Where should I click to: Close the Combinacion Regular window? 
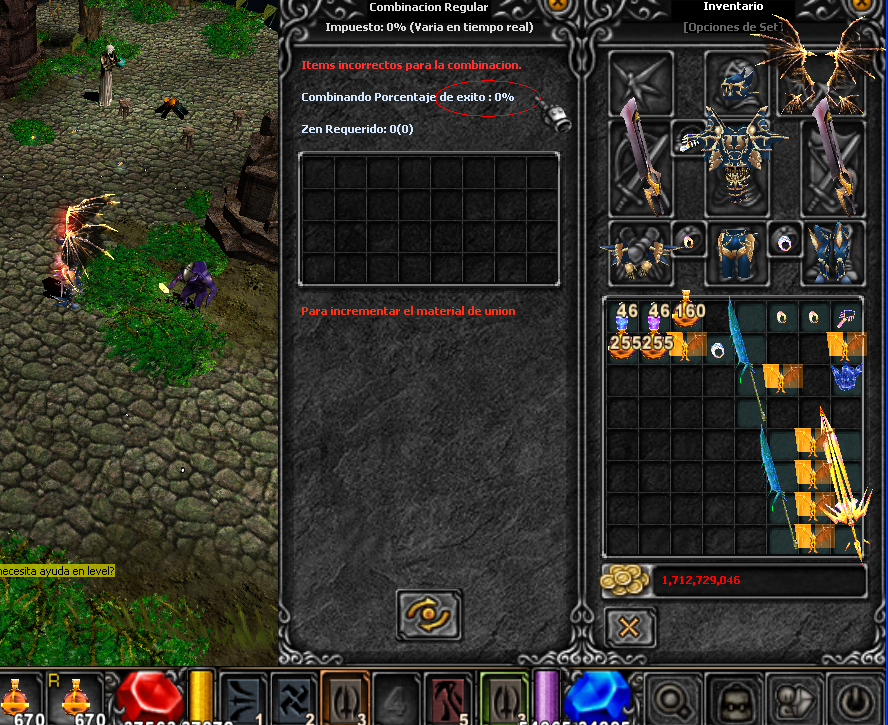tap(557, 6)
